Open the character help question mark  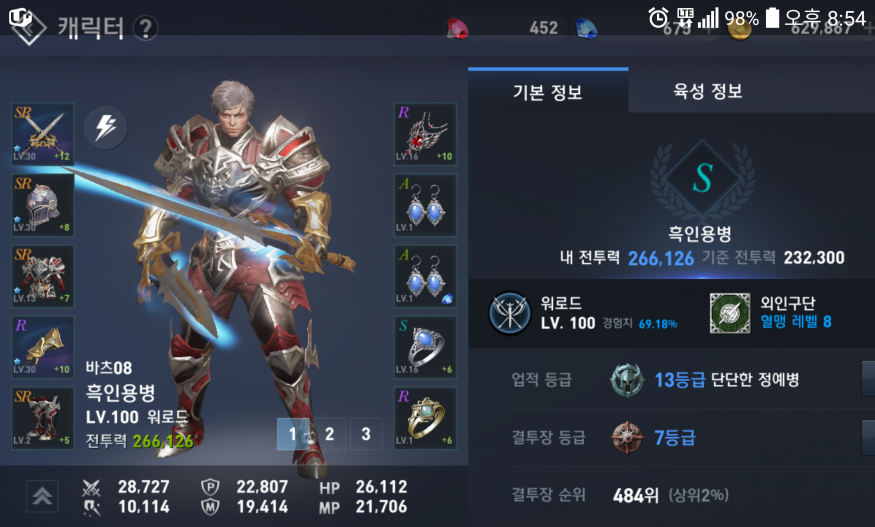click(x=146, y=28)
